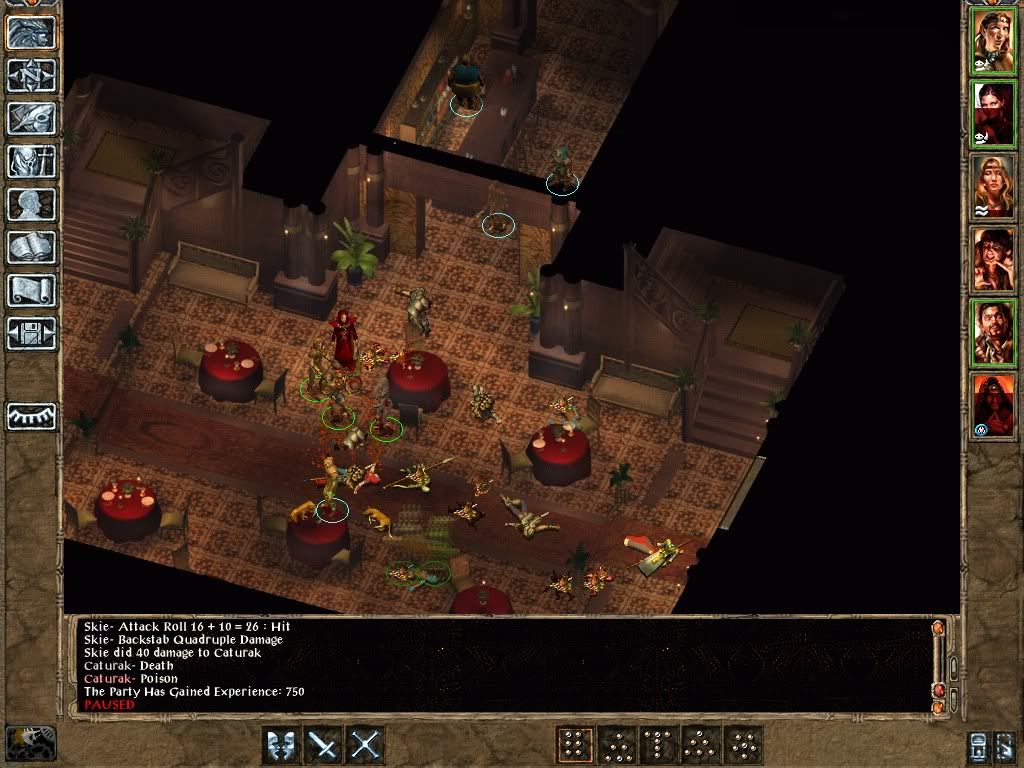Open the area map compass button

pyautogui.click(x=32, y=75)
